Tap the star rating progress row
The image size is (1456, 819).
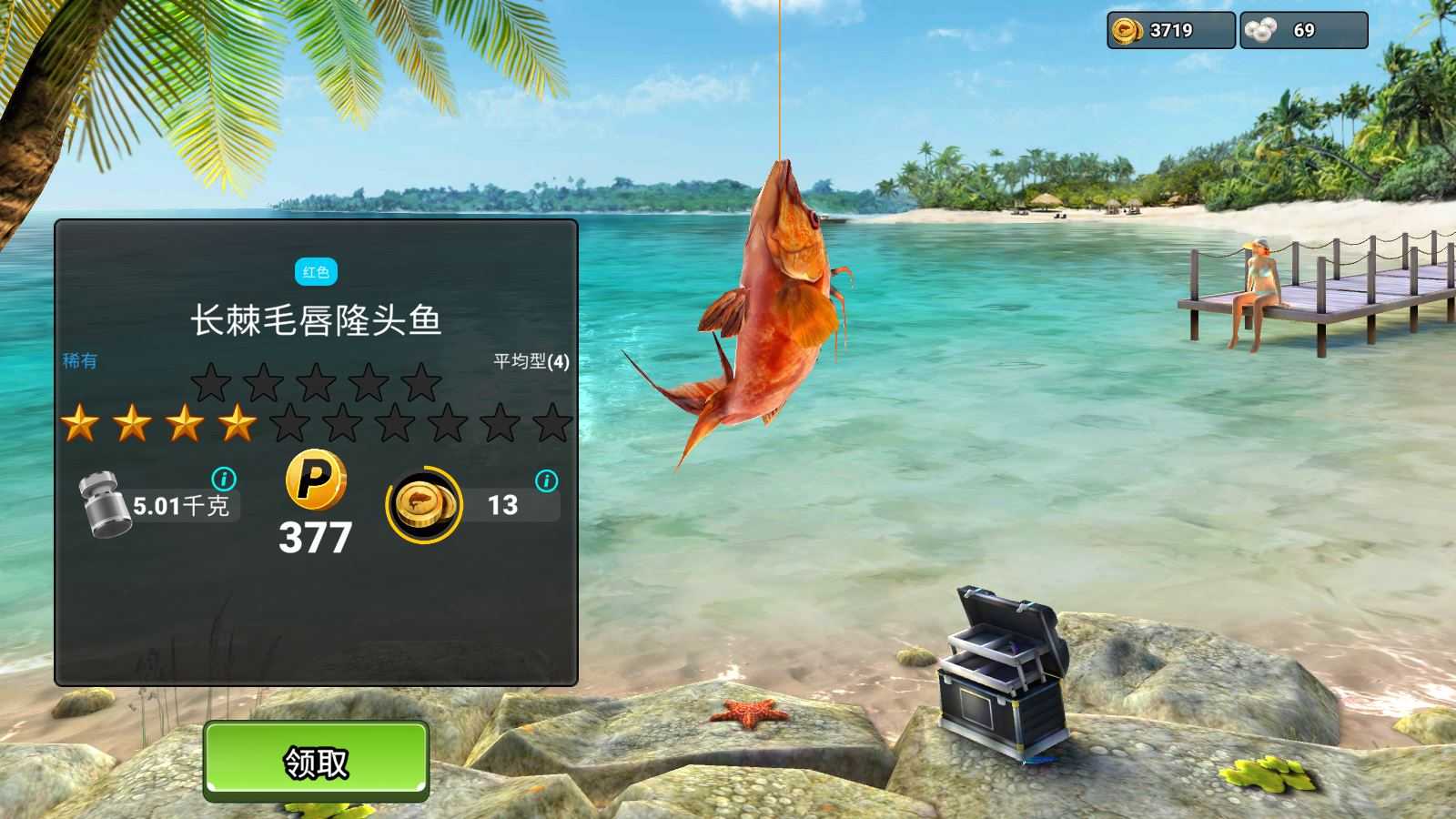click(x=314, y=423)
